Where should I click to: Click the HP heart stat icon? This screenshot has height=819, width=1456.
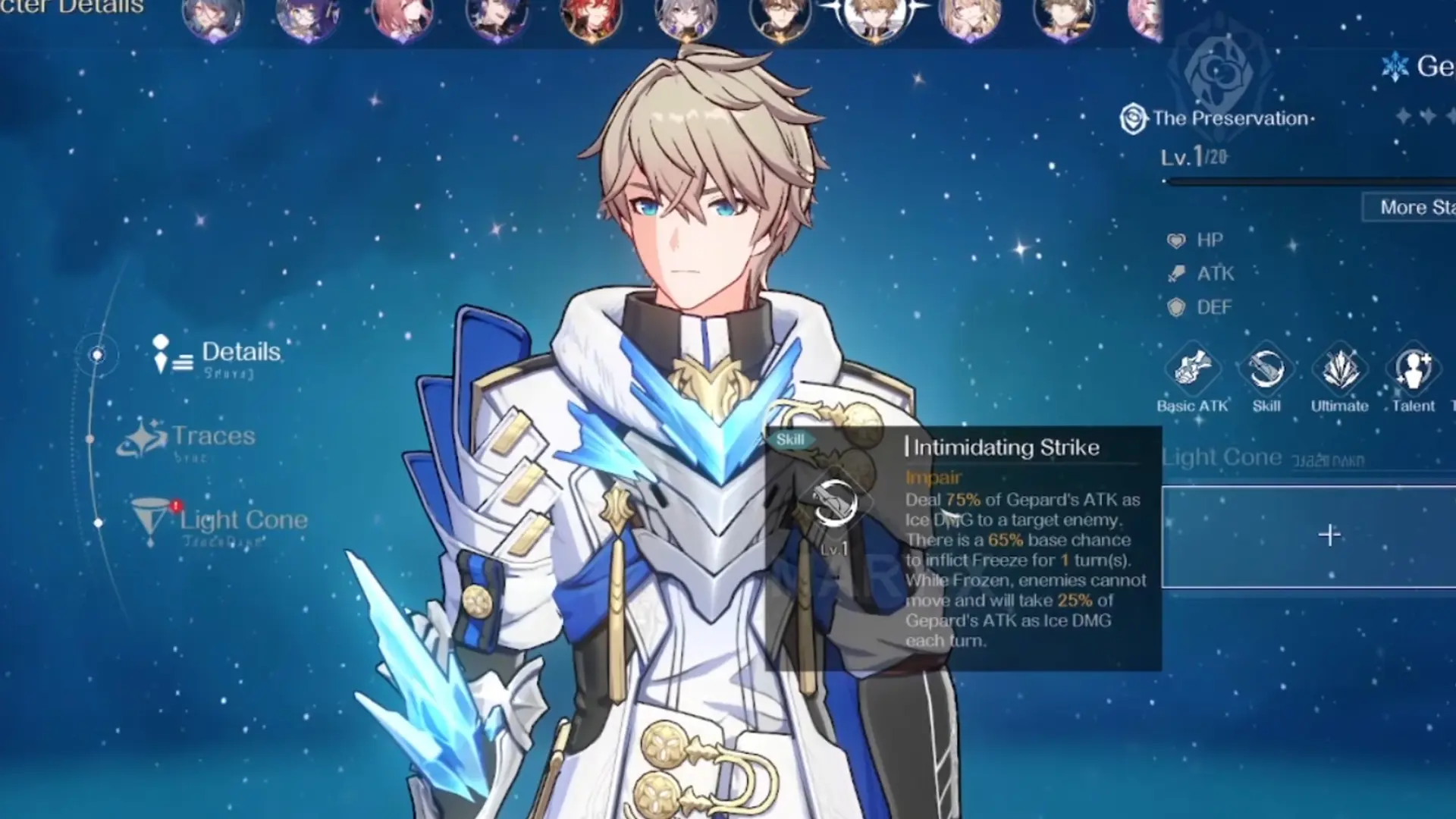pyautogui.click(x=1176, y=240)
